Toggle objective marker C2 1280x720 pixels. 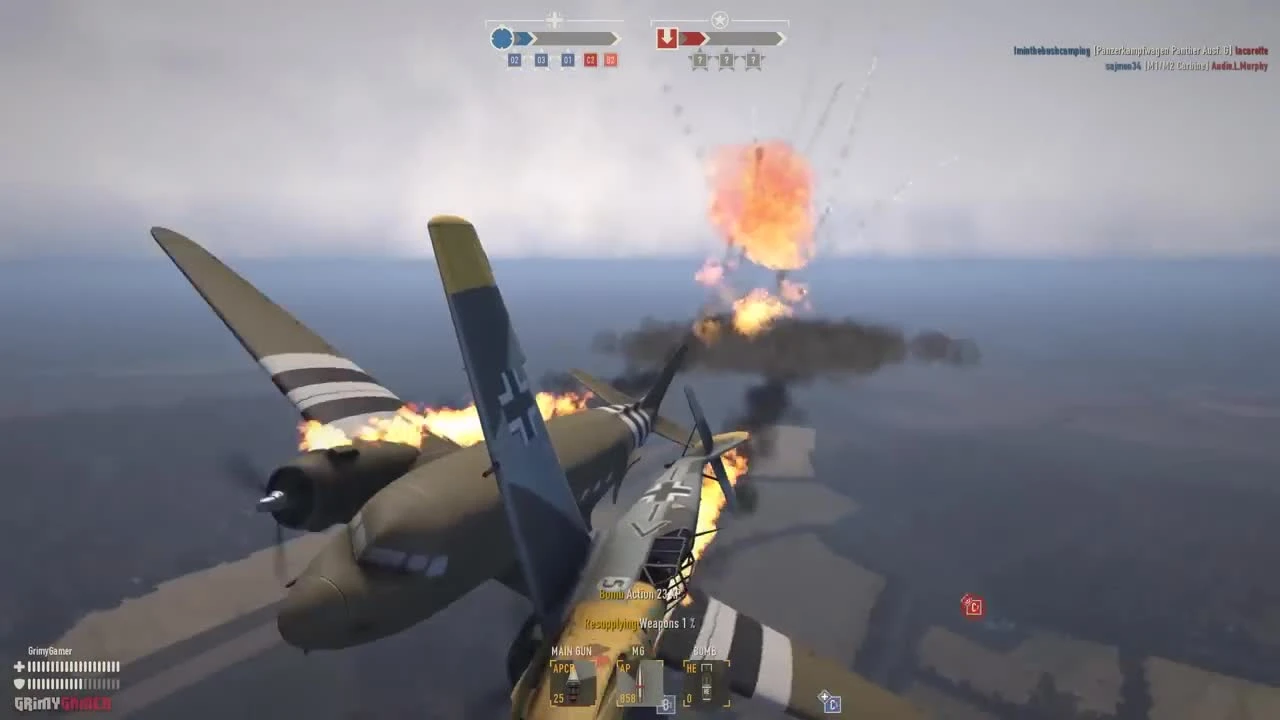(x=591, y=59)
